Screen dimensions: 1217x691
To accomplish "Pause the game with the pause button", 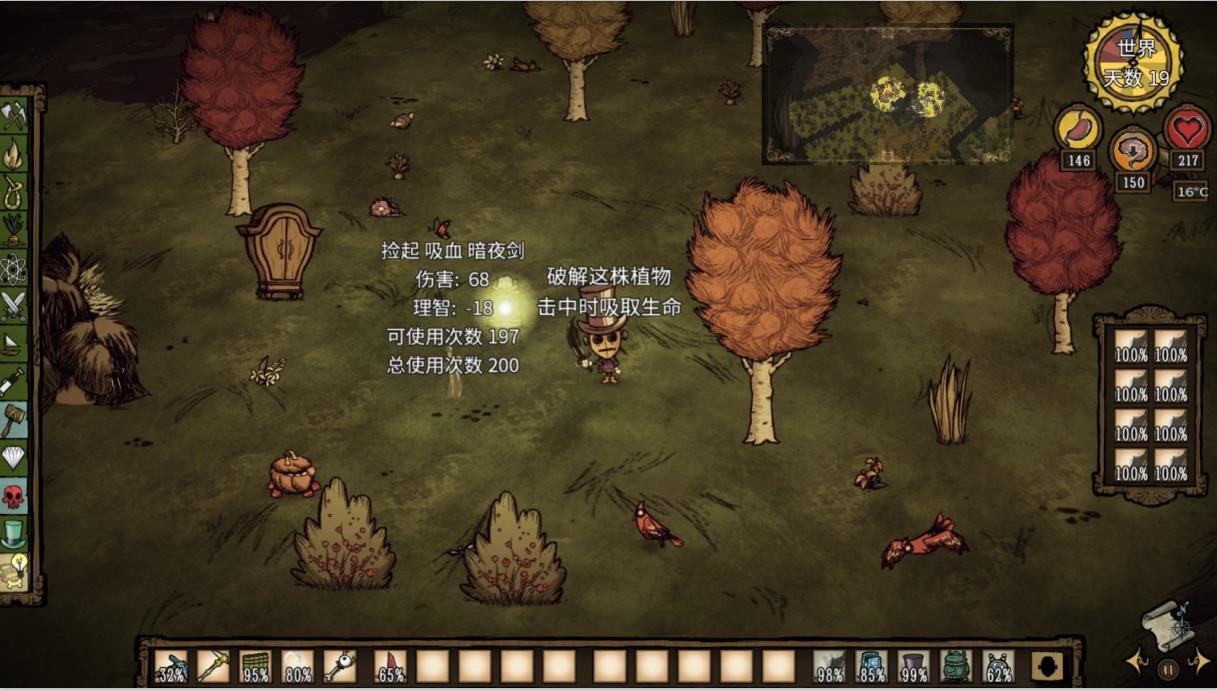I will [1167, 669].
